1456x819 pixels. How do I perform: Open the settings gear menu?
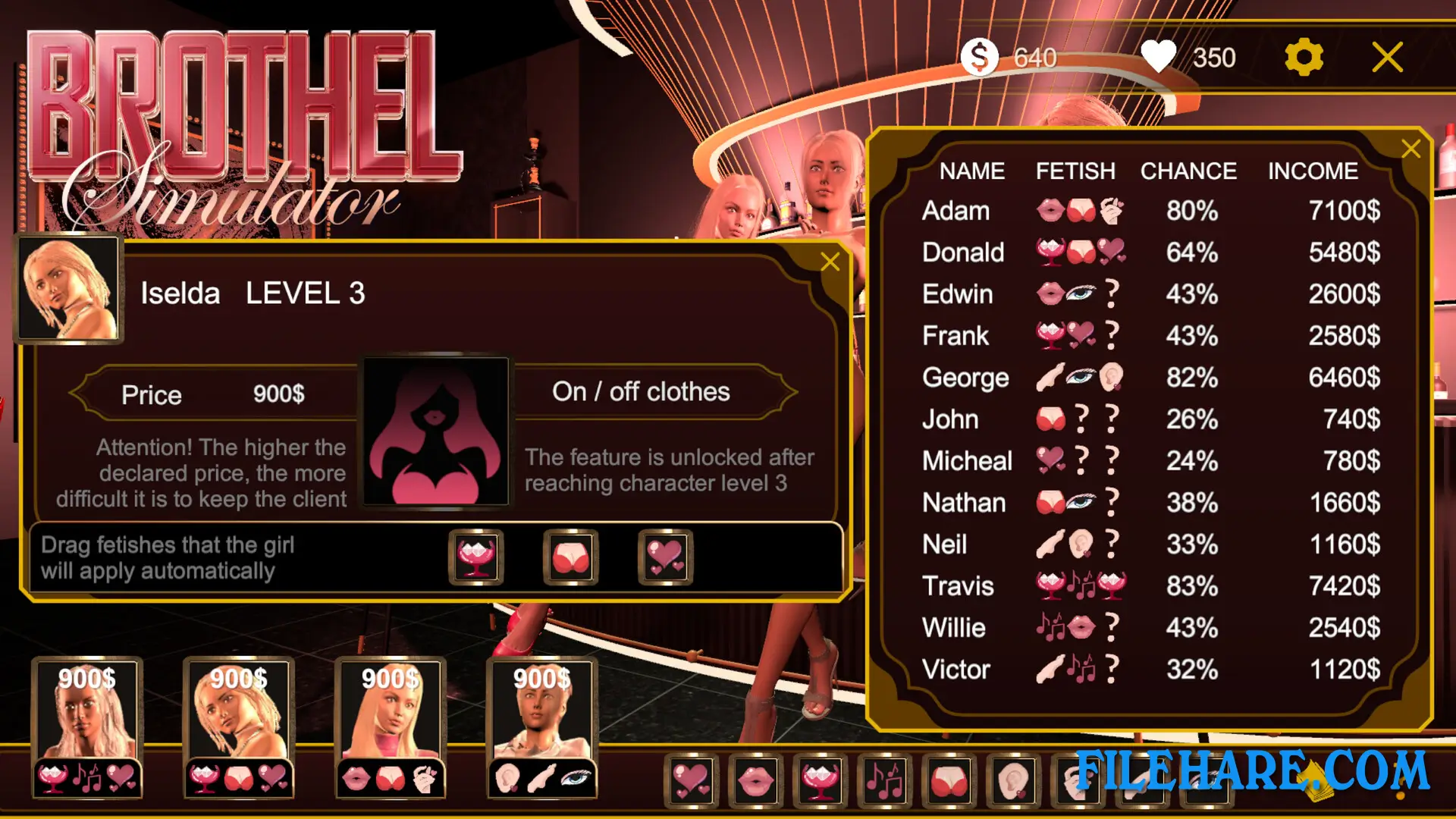click(x=1303, y=56)
